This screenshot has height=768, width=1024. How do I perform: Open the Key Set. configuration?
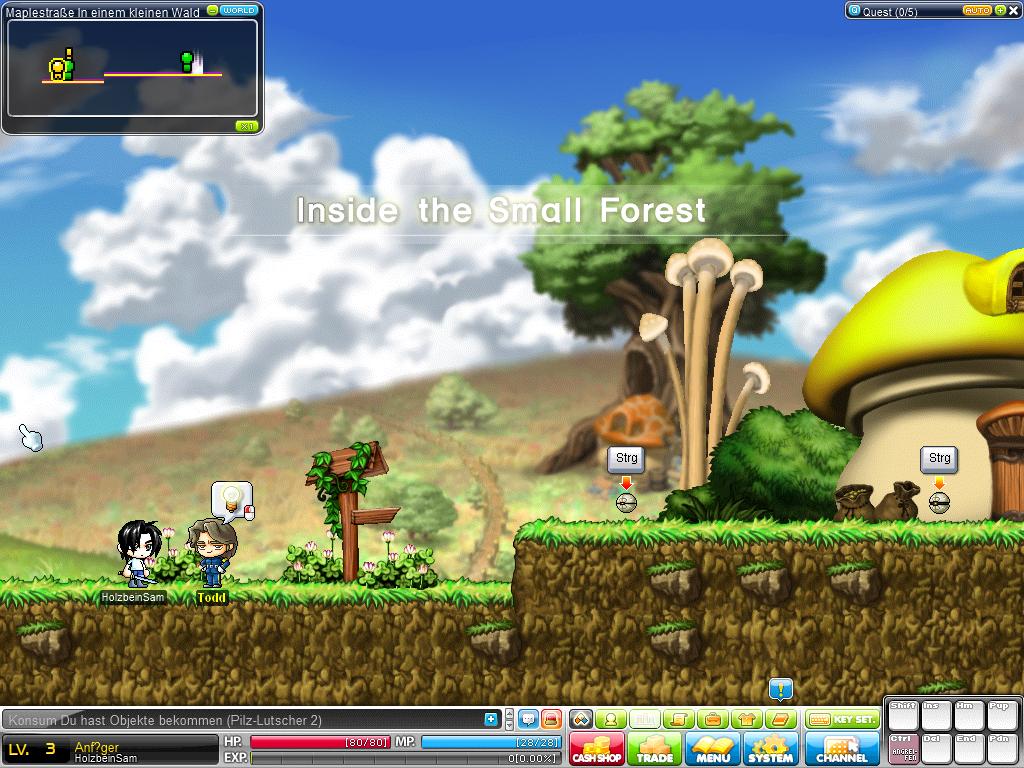[842, 719]
